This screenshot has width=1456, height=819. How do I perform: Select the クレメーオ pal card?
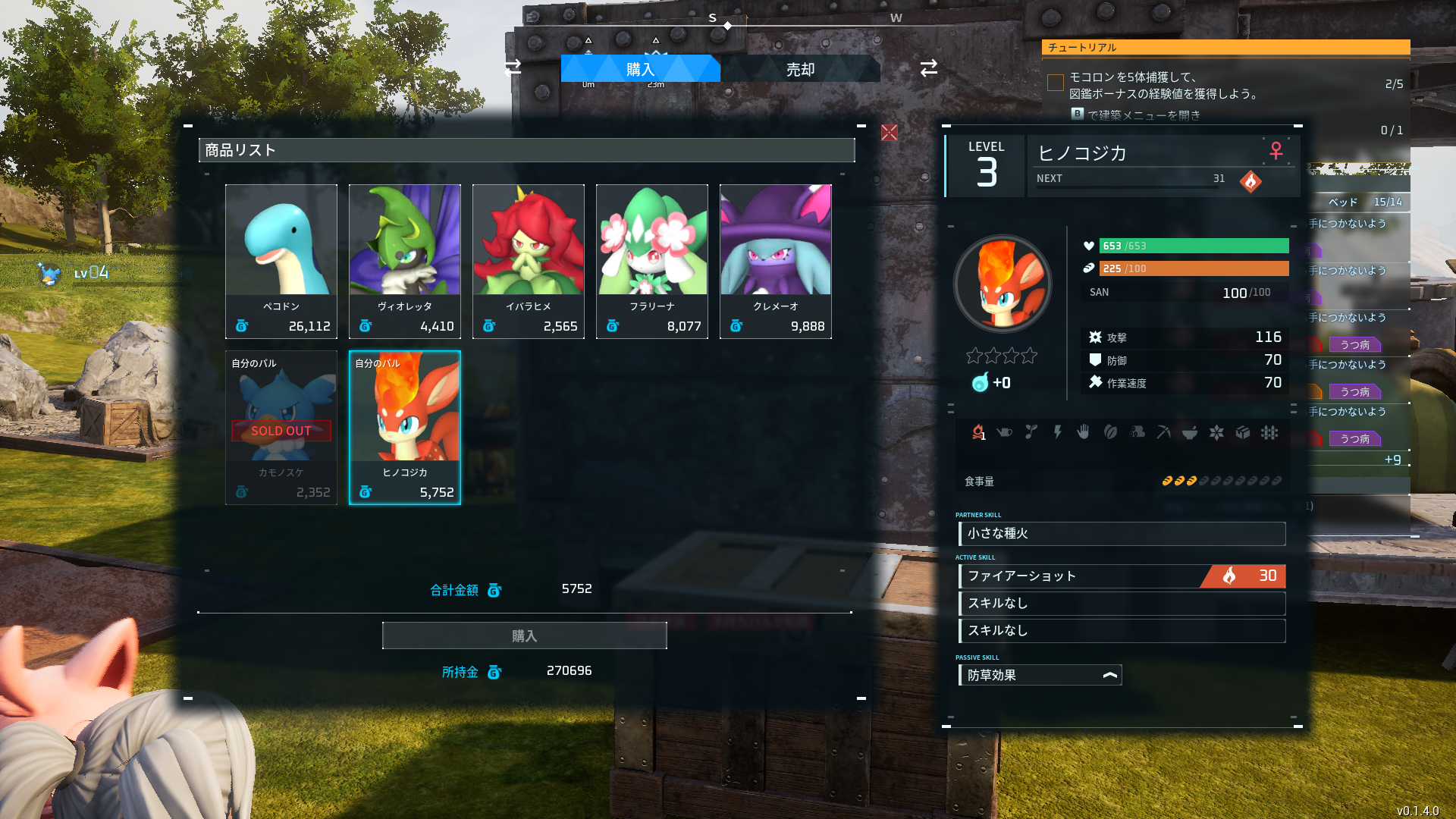[x=776, y=261]
